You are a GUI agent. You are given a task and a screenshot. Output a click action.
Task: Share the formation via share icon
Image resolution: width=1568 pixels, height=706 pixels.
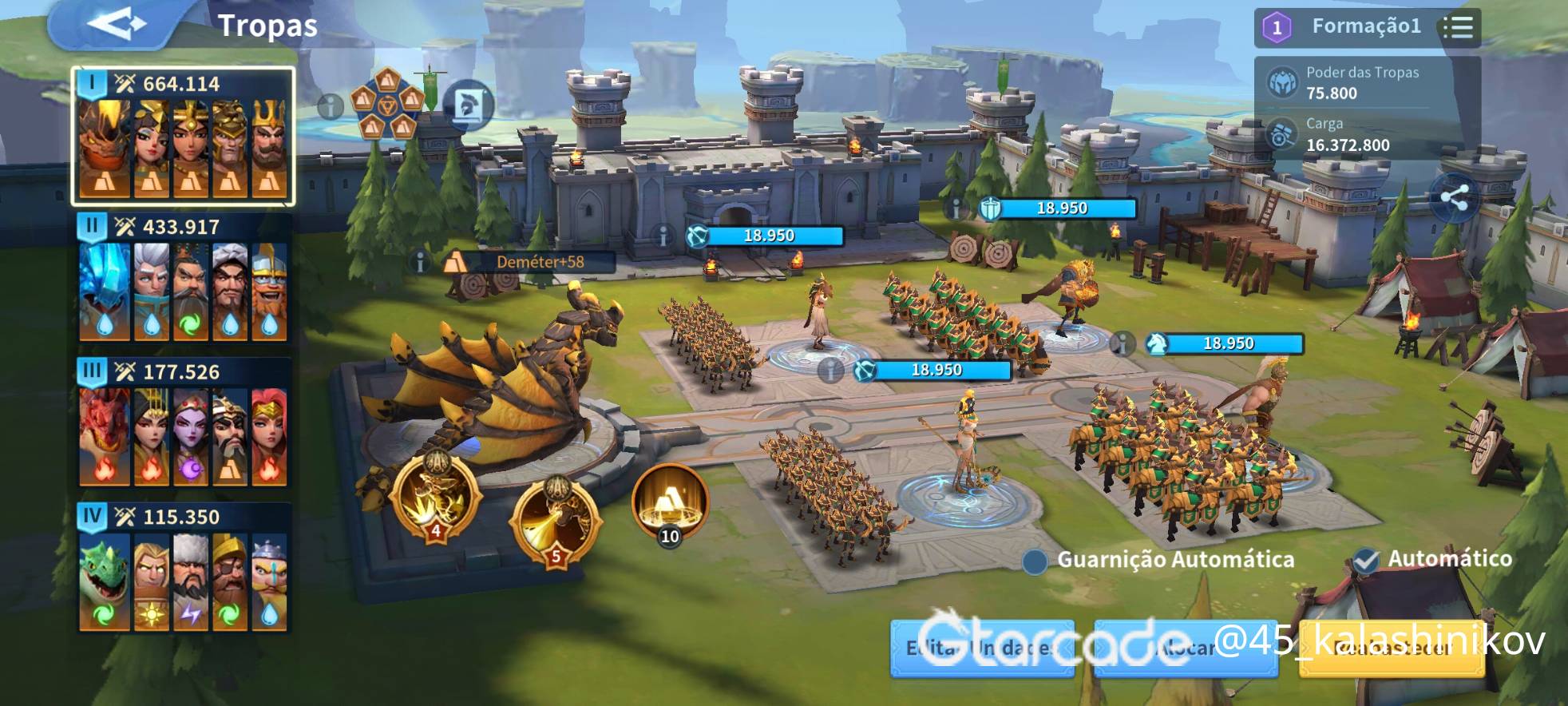click(1454, 199)
